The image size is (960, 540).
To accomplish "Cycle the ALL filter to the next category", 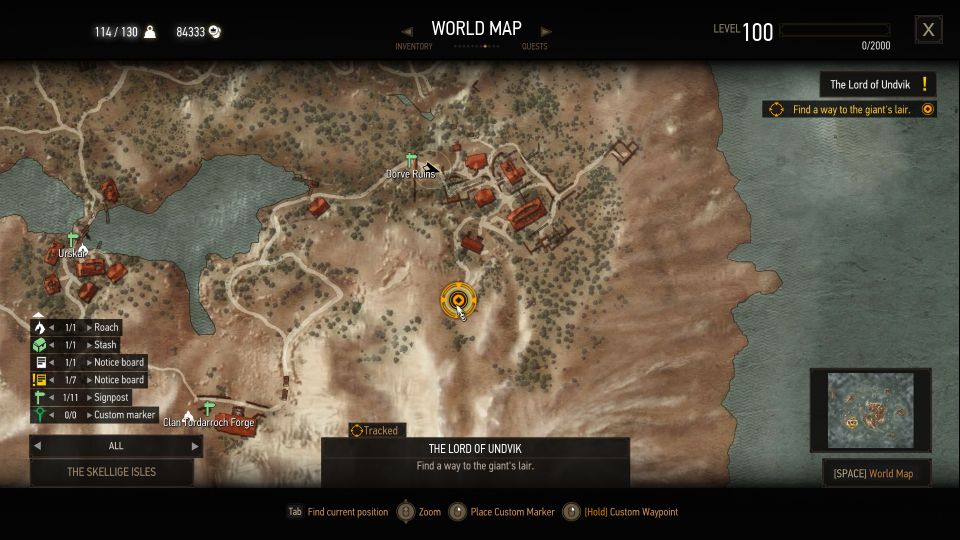I will (195, 446).
